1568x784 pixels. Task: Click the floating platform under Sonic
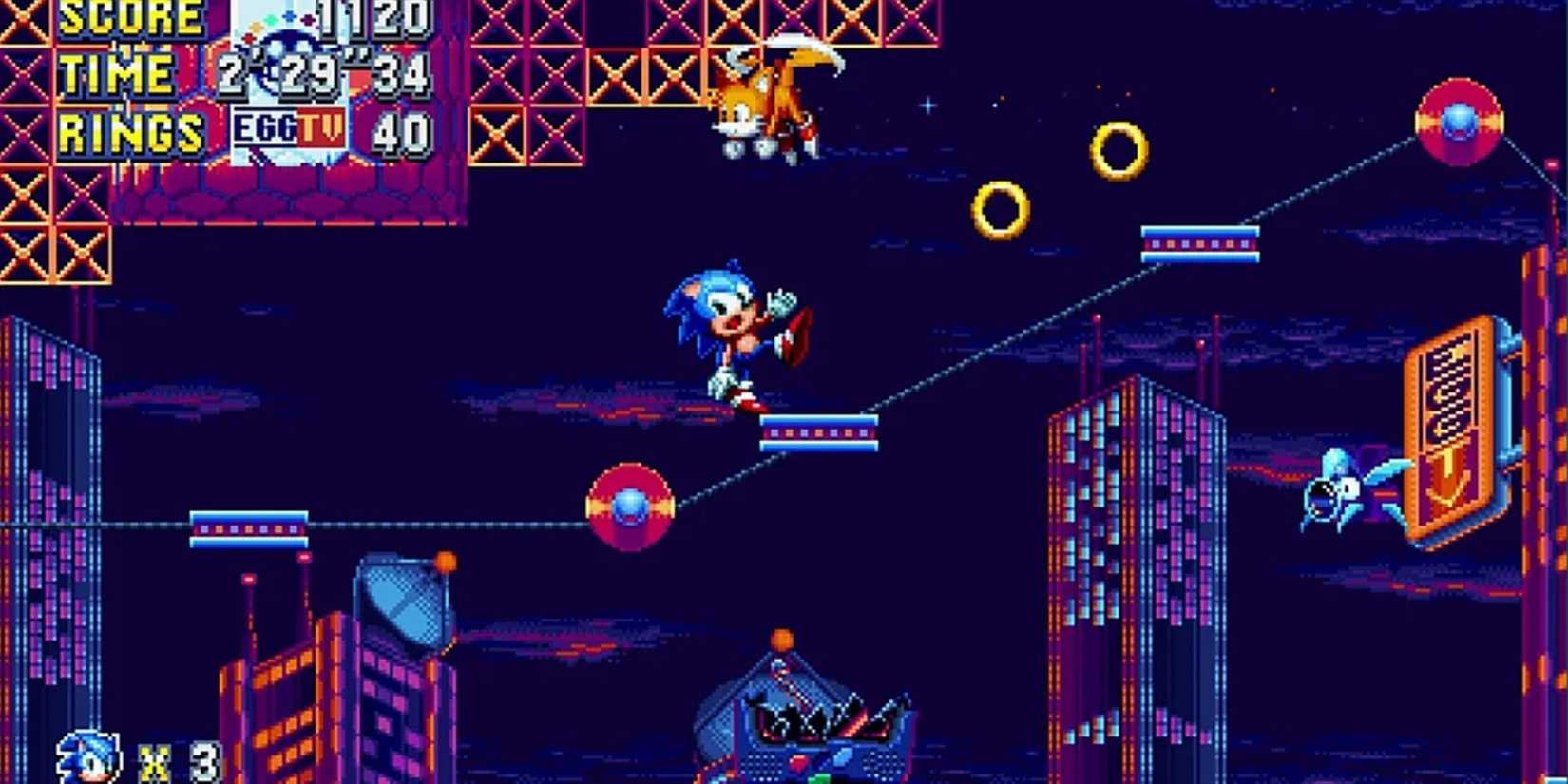(819, 432)
